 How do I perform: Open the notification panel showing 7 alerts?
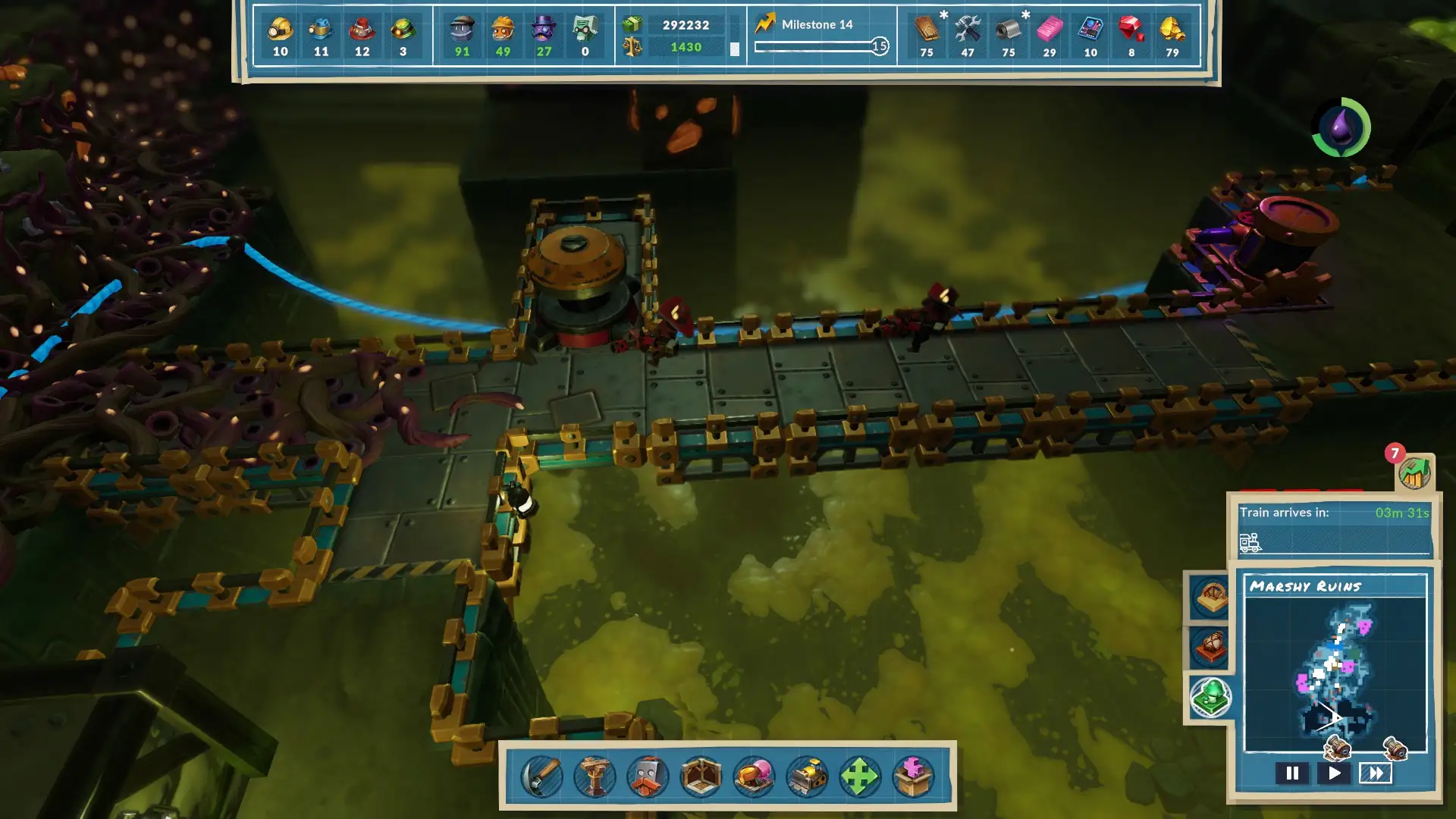[1415, 474]
